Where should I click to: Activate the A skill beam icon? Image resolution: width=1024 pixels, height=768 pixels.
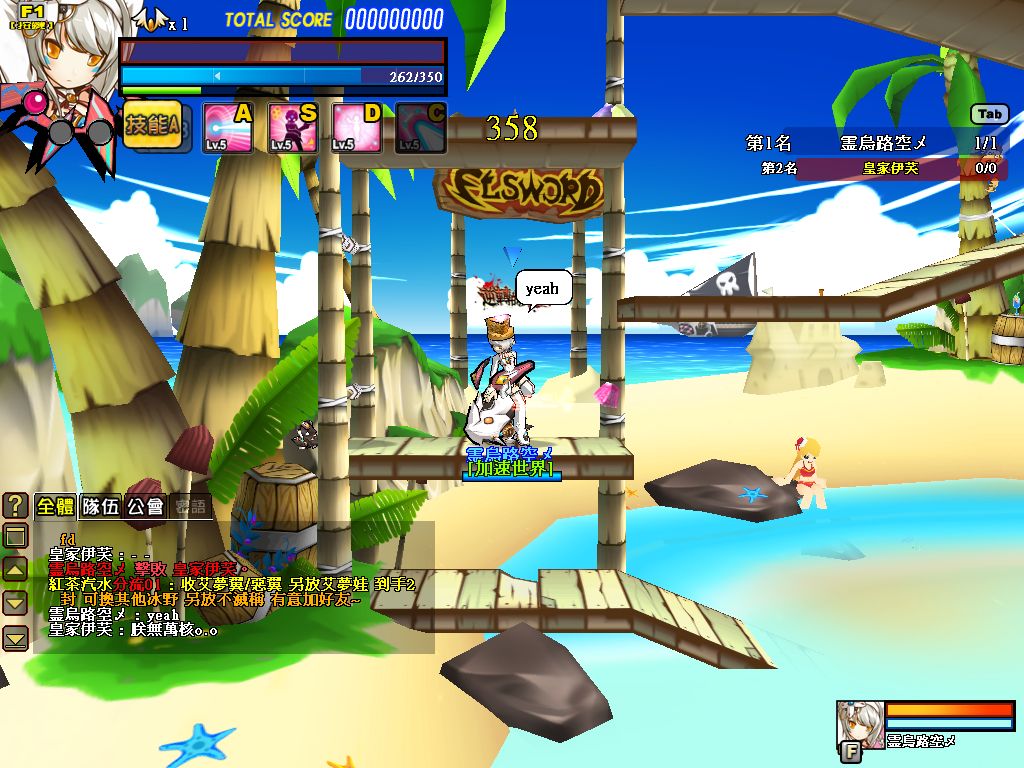coord(228,128)
